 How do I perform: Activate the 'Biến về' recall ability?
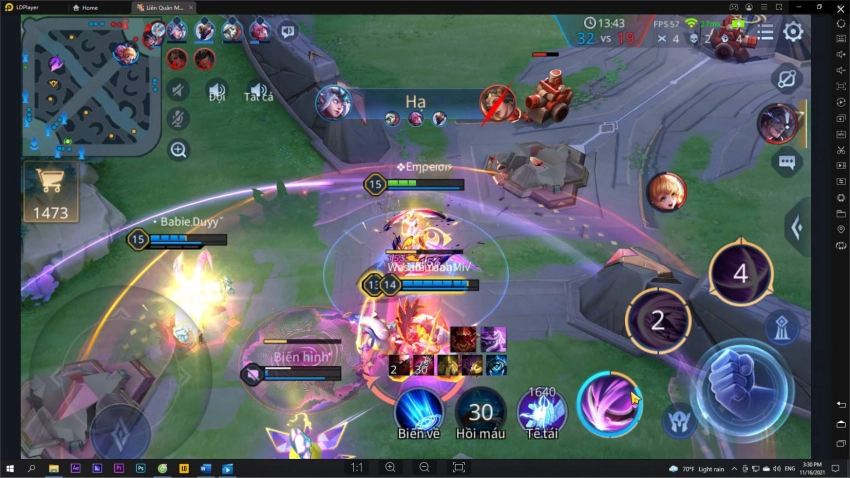point(419,412)
